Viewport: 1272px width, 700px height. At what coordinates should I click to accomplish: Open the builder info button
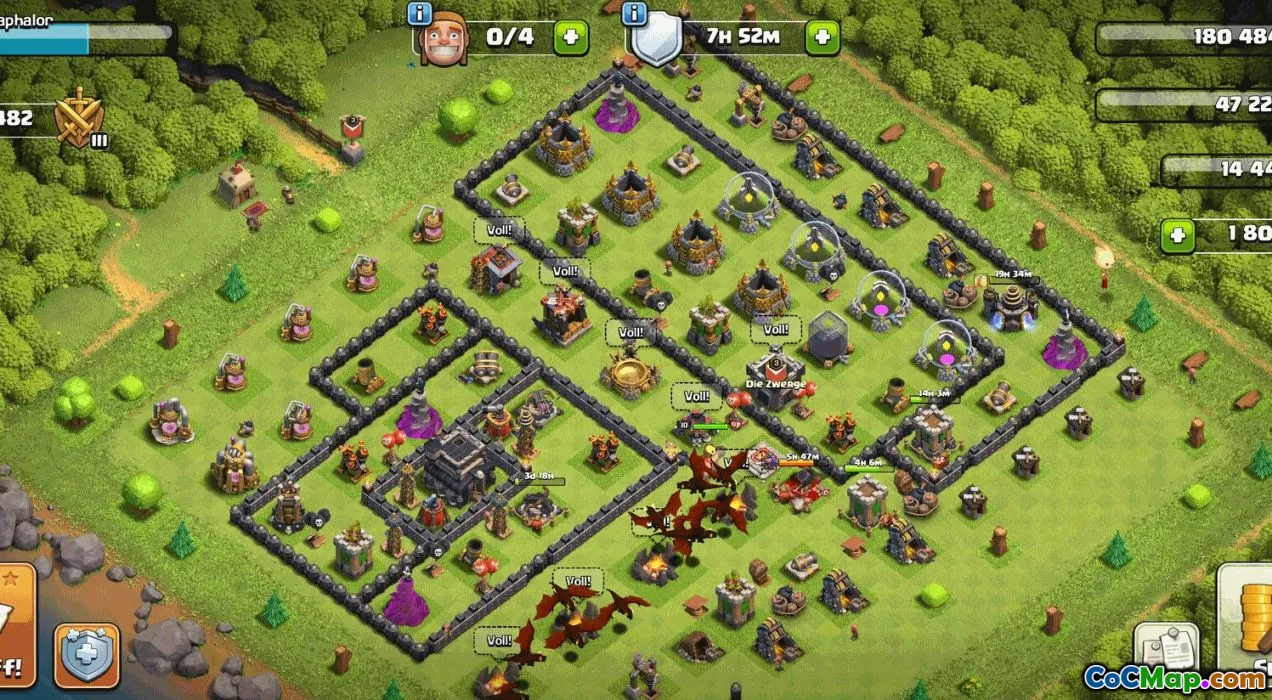coord(420,14)
